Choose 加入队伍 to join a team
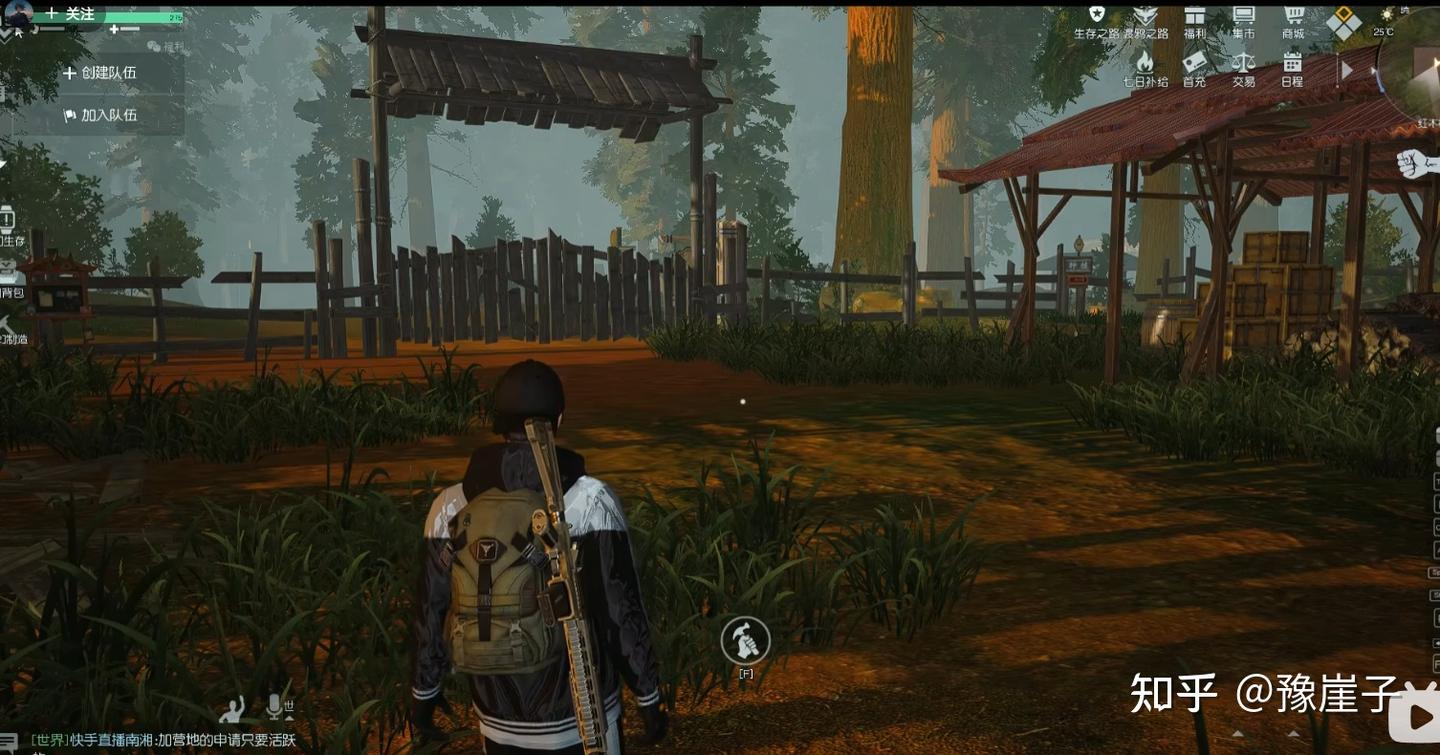Viewport: 1440px width, 755px height. tap(100, 115)
